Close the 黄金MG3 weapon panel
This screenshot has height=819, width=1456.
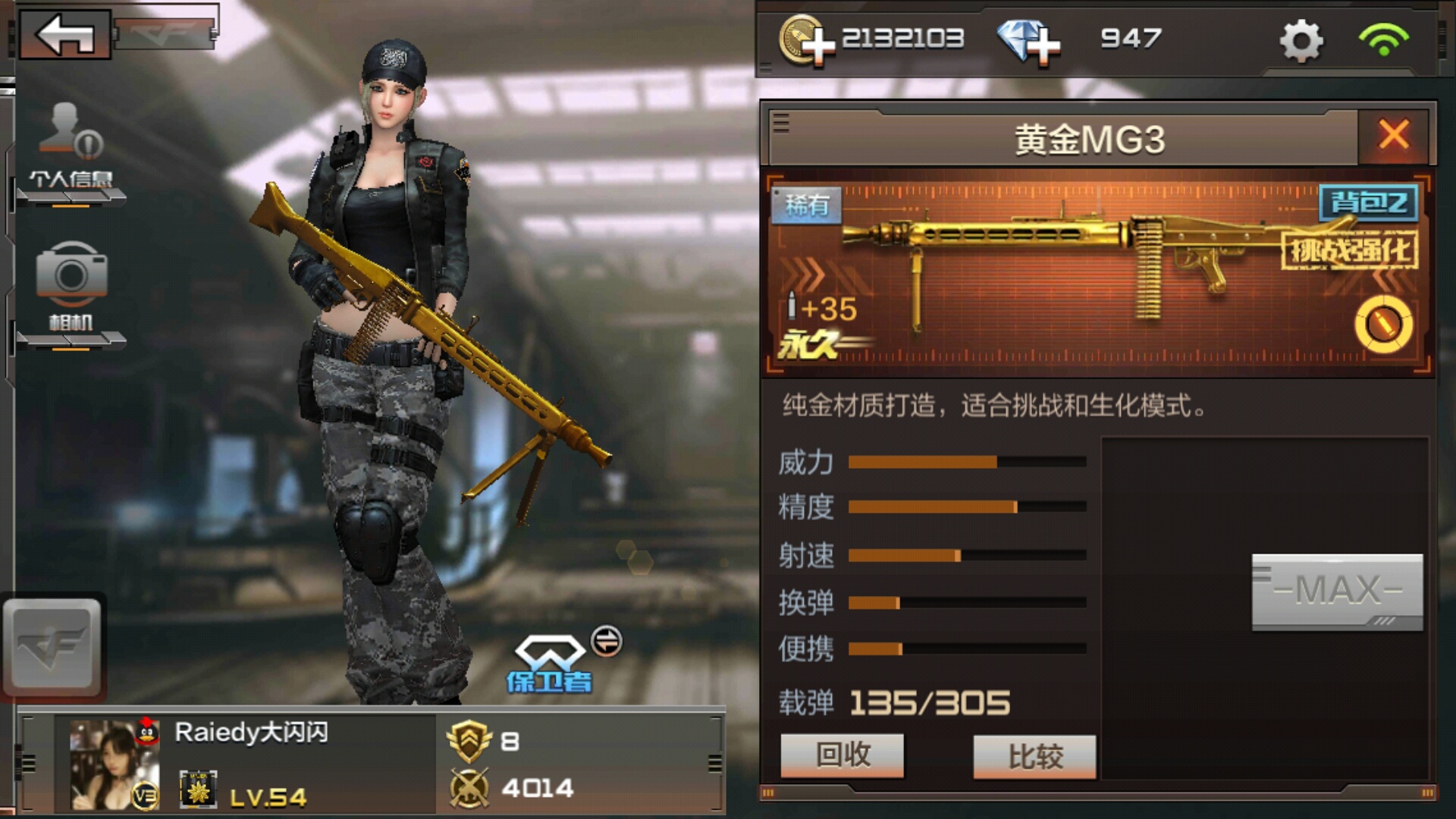(x=1394, y=136)
